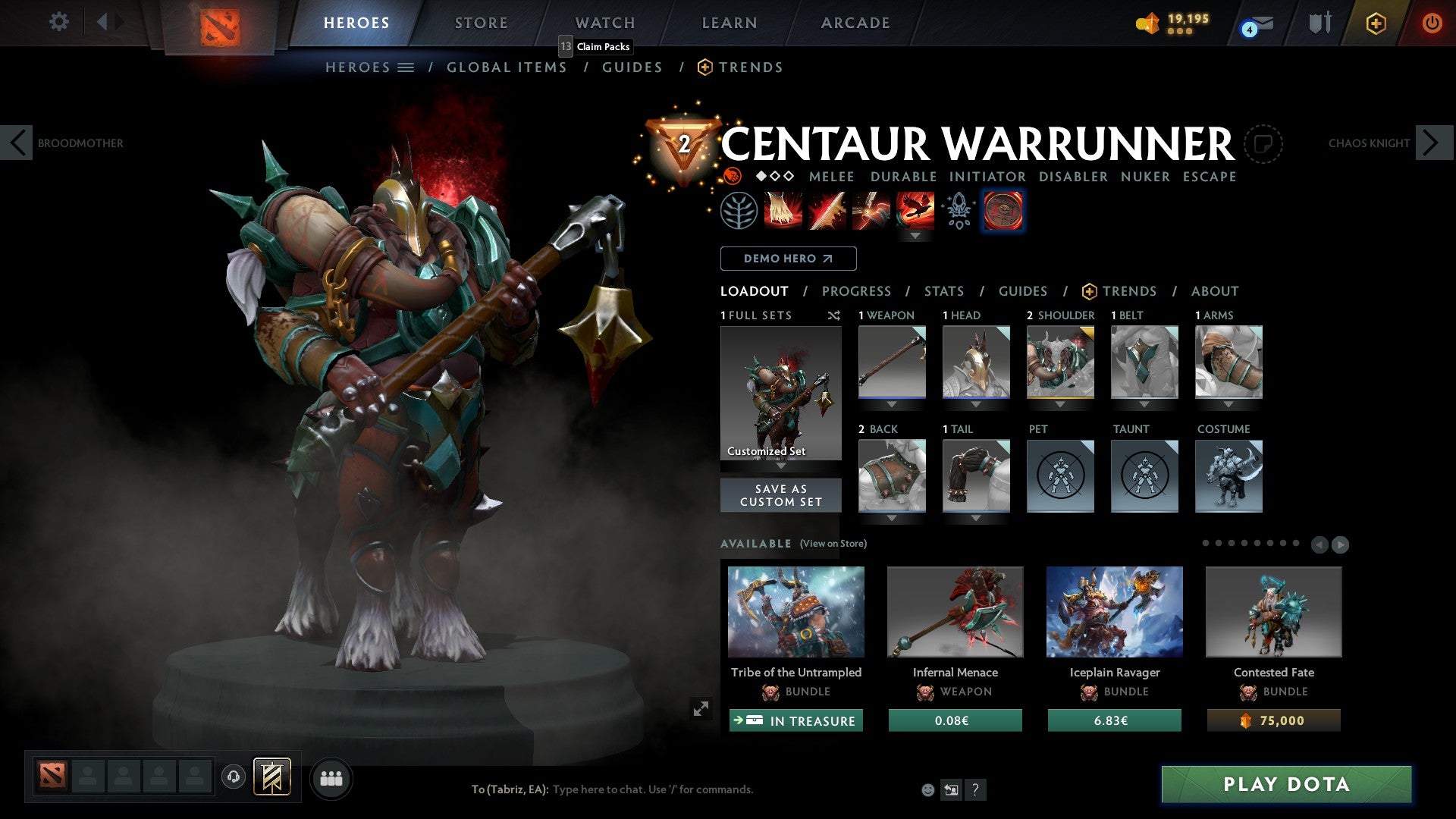Open the highlighted Retaliate shard icon
Screen dimensions: 1456x819
coord(1003,211)
